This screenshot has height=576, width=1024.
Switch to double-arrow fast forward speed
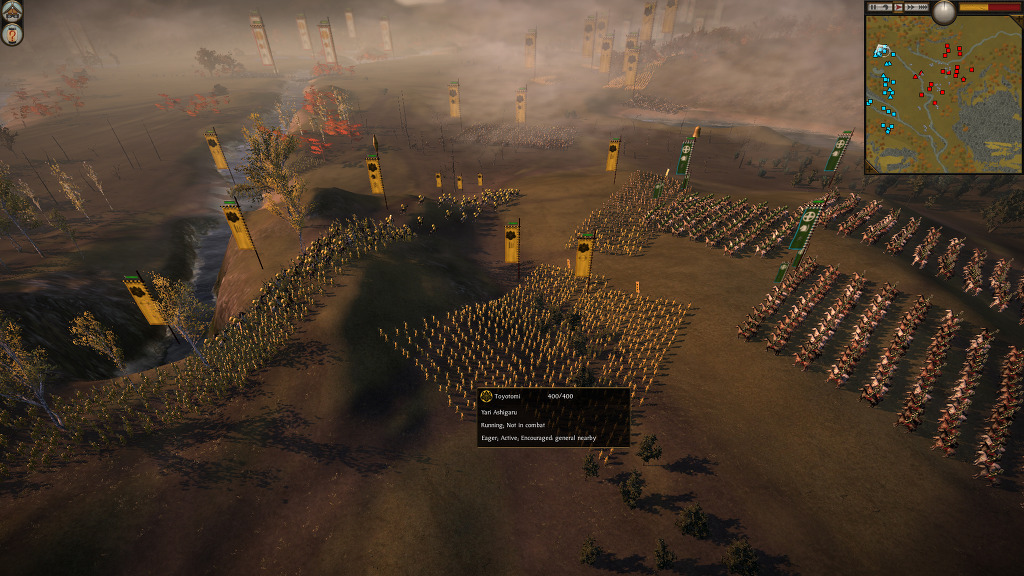pyautogui.click(x=911, y=7)
